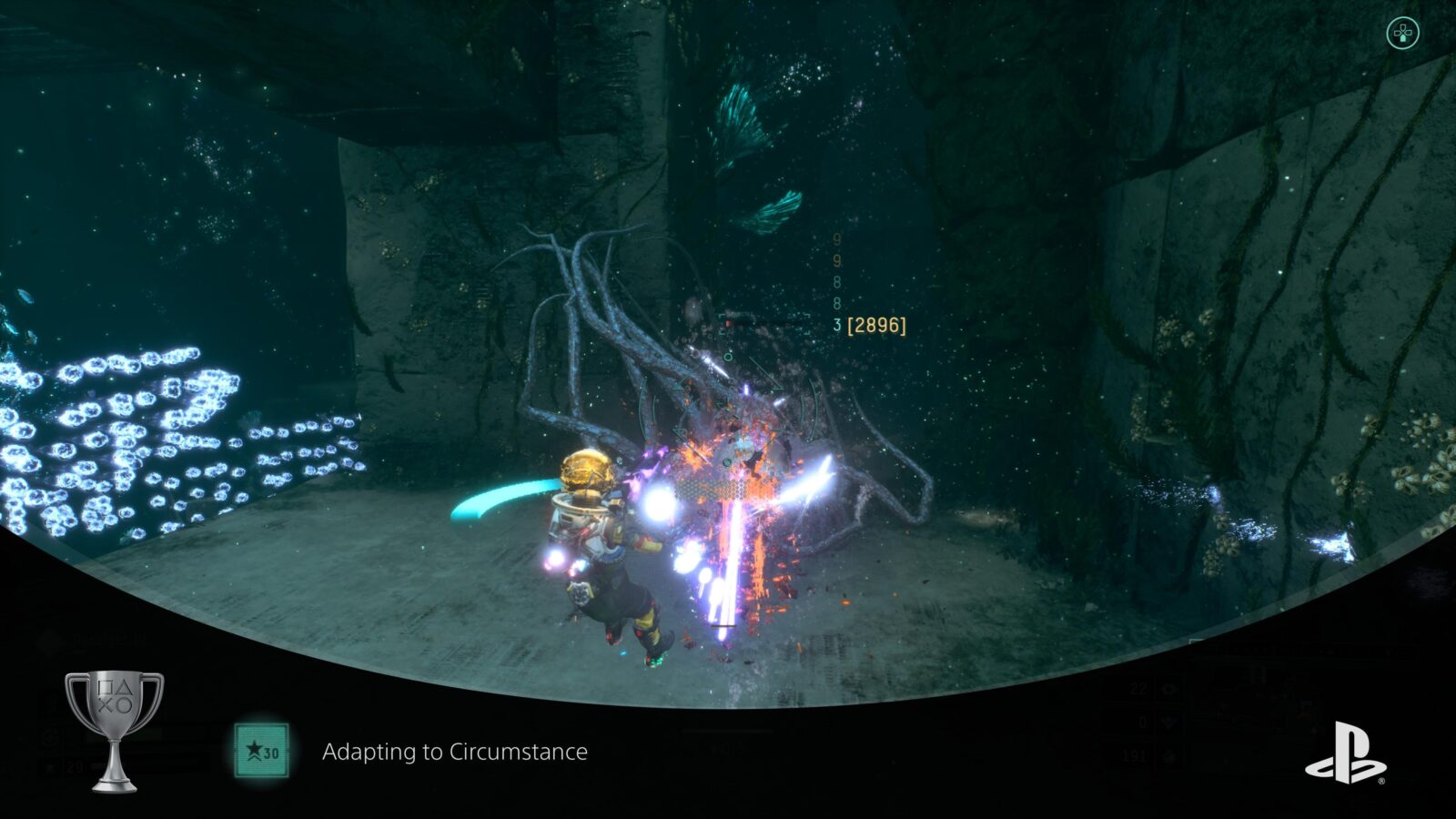Click the resource icon next to count 191
Viewport: 1456px width, 819px height.
1169,755
